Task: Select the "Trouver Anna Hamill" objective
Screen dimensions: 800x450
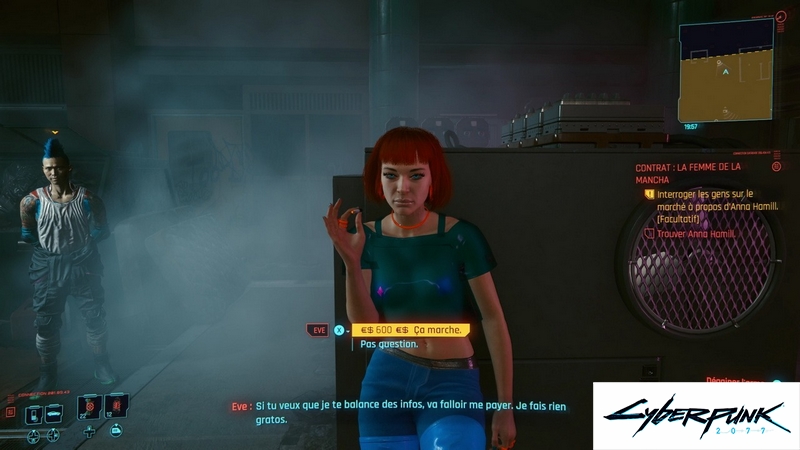Action: [x=696, y=234]
